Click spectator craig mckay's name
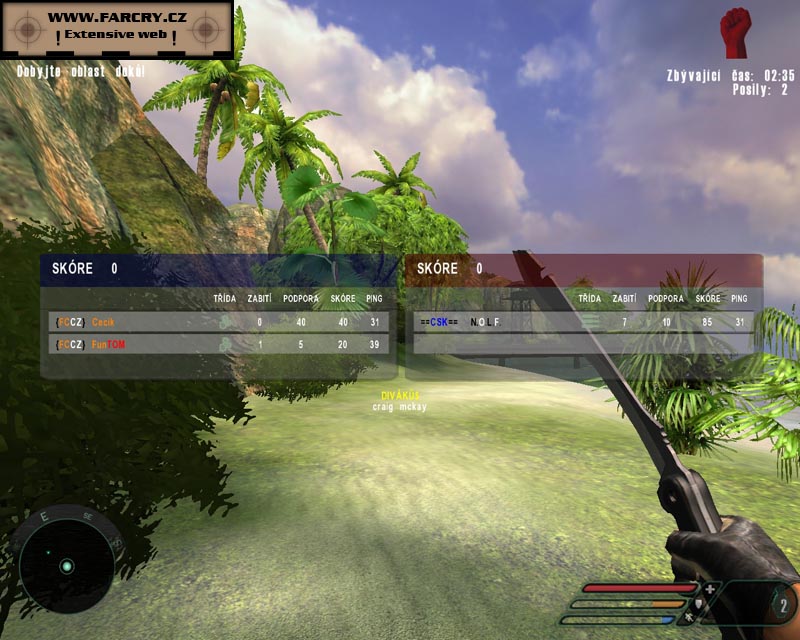The height and width of the screenshot is (640, 800). click(x=398, y=407)
